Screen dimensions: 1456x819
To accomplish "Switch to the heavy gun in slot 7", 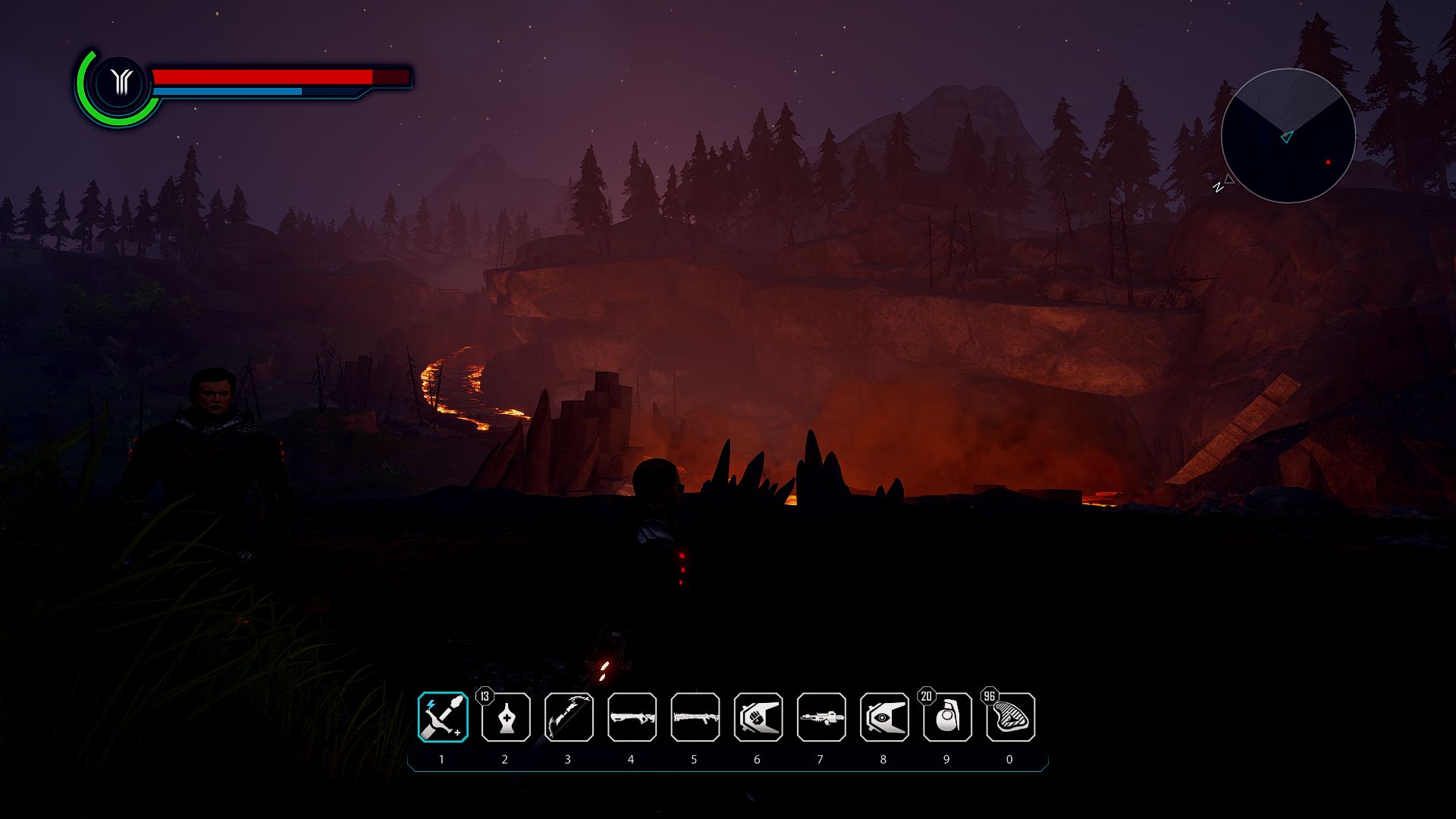I will [x=821, y=717].
